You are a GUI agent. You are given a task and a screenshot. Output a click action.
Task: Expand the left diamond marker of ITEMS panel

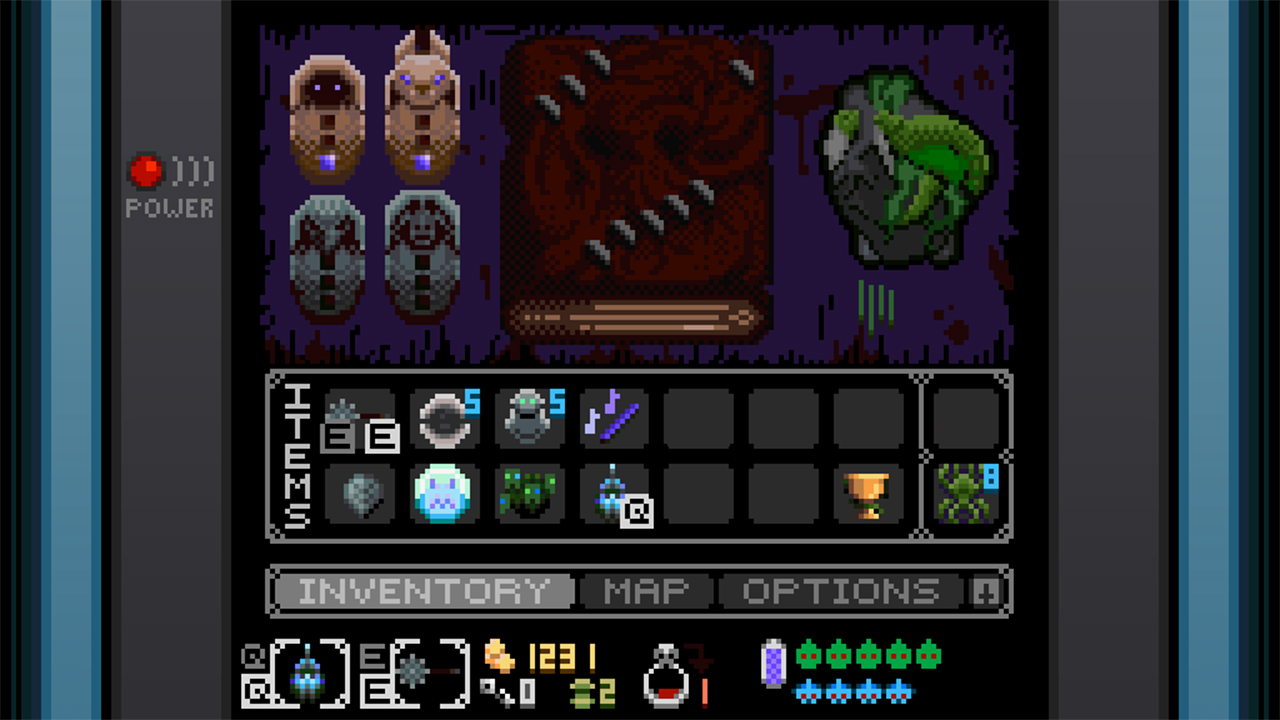point(273,378)
